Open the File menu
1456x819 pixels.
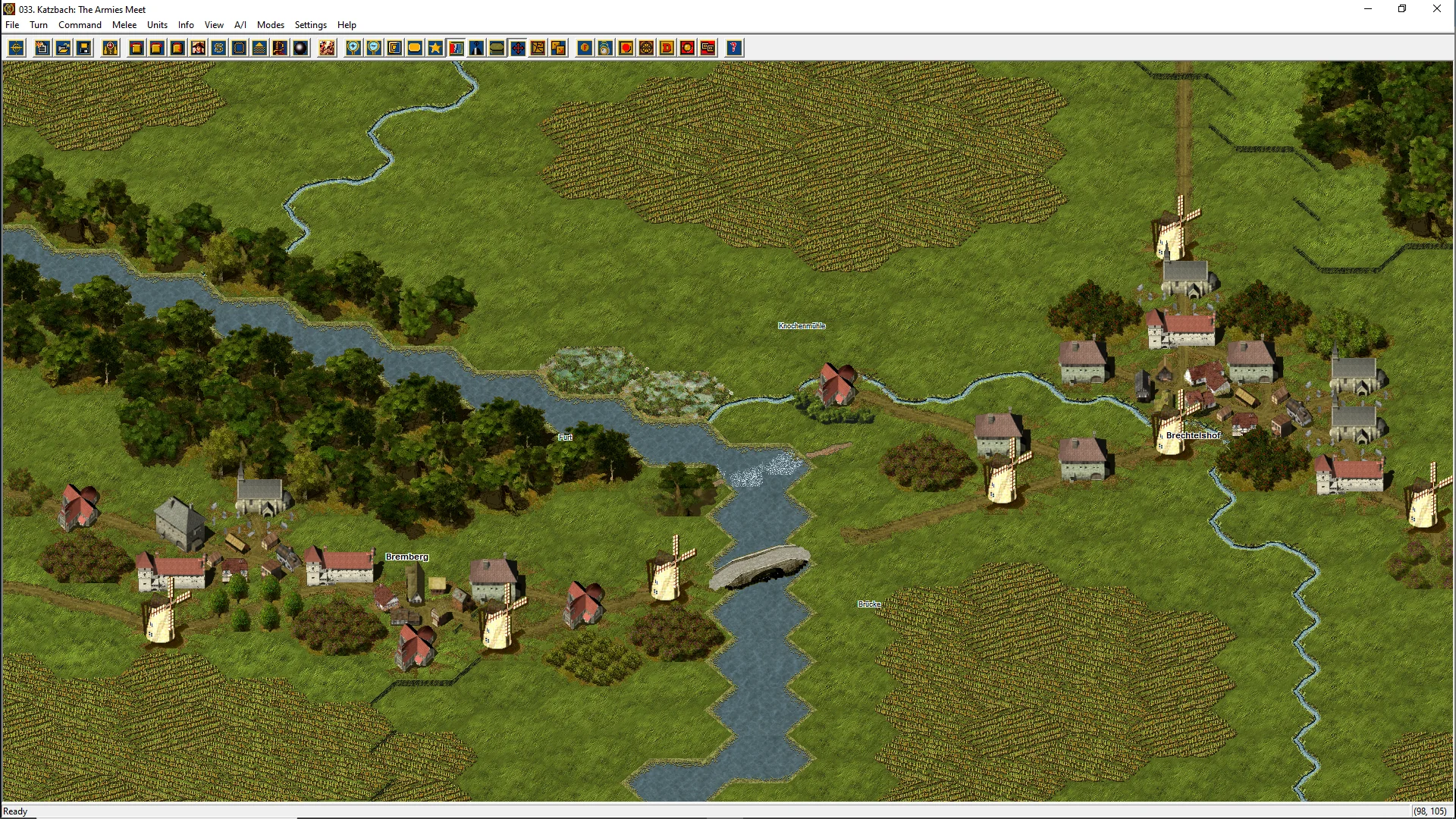pos(12,25)
